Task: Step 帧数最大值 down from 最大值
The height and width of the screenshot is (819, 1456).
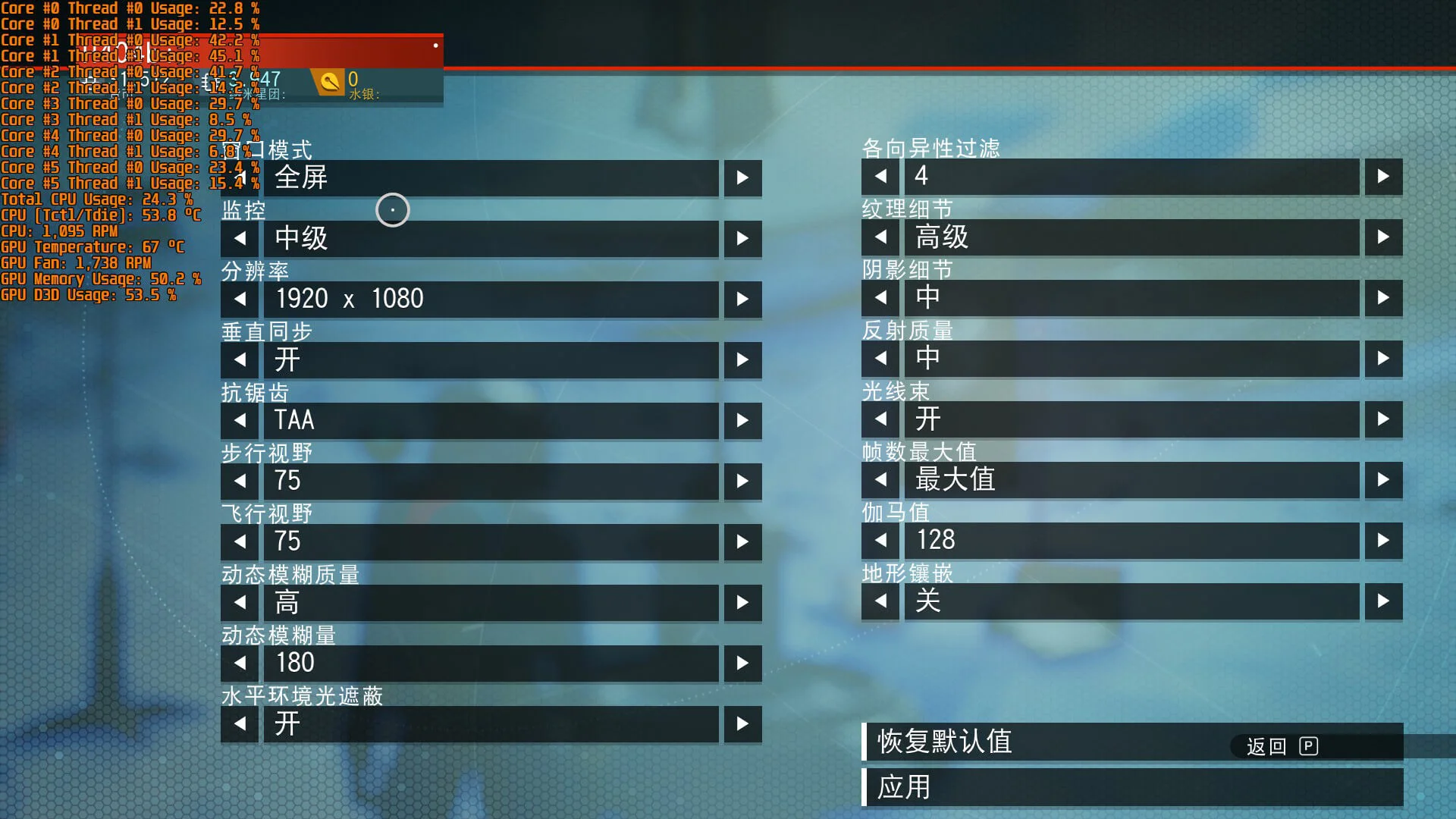Action: [x=880, y=480]
